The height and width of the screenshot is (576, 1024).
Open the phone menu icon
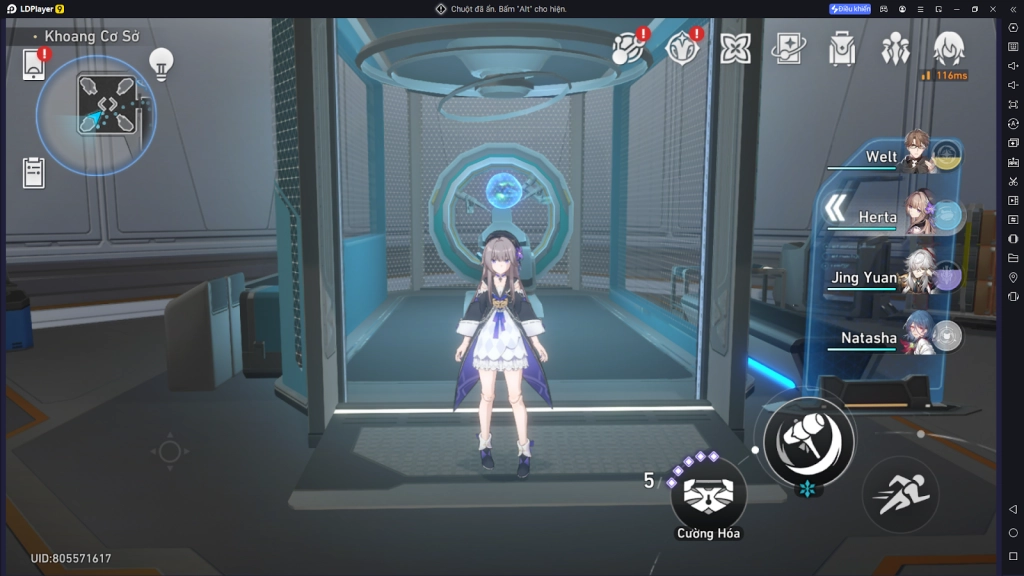click(x=34, y=66)
